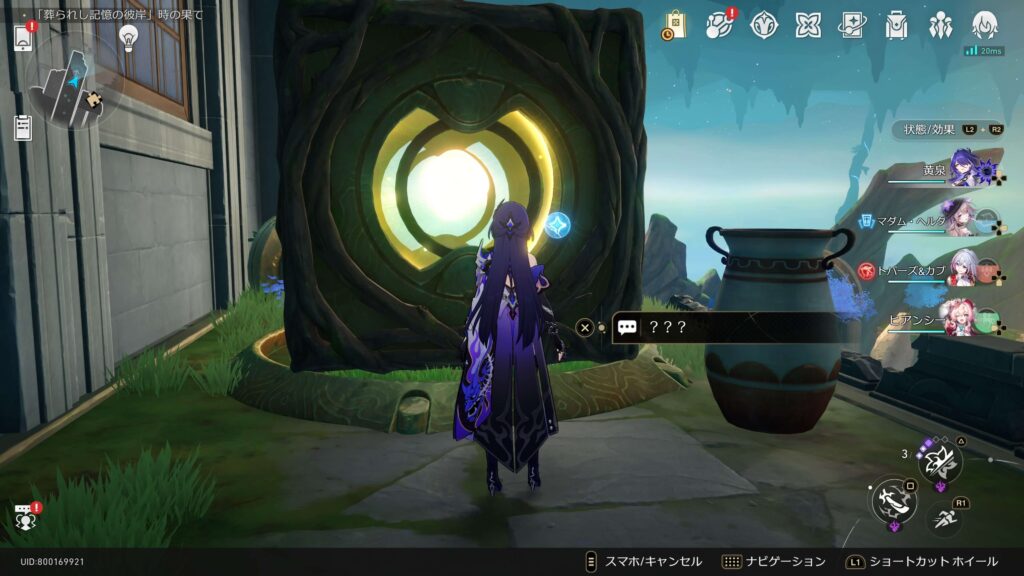Screen dimensions: 1024x576
Task: Open the four-petal flower icon
Action: point(808,26)
